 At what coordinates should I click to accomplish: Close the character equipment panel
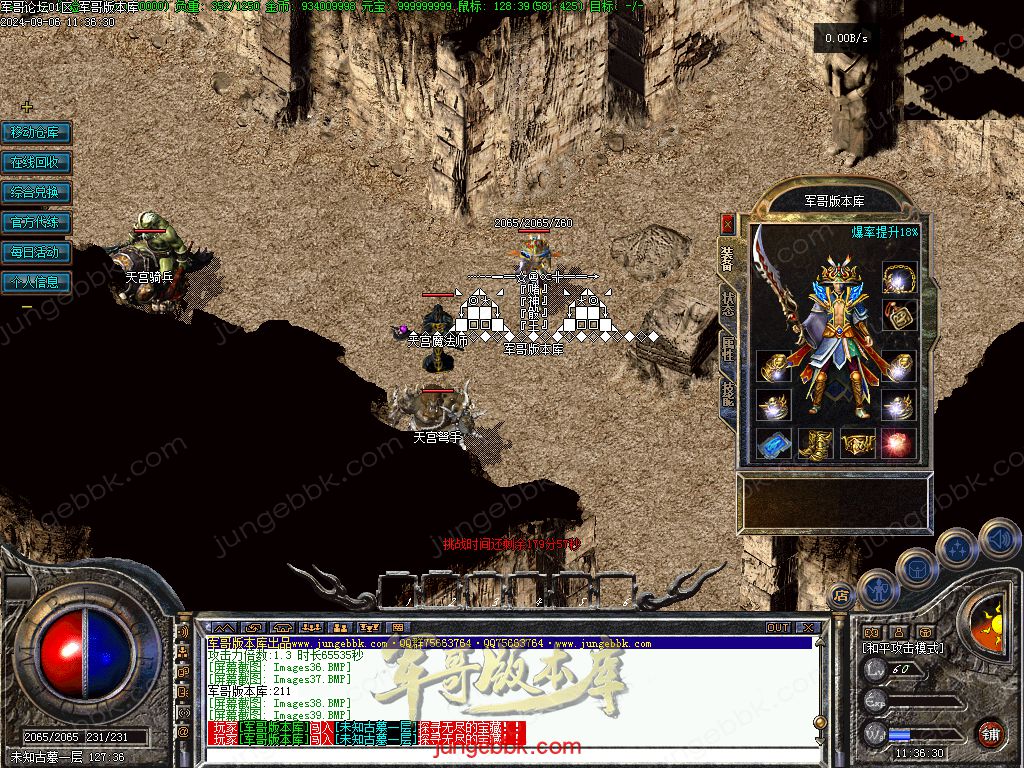click(727, 223)
